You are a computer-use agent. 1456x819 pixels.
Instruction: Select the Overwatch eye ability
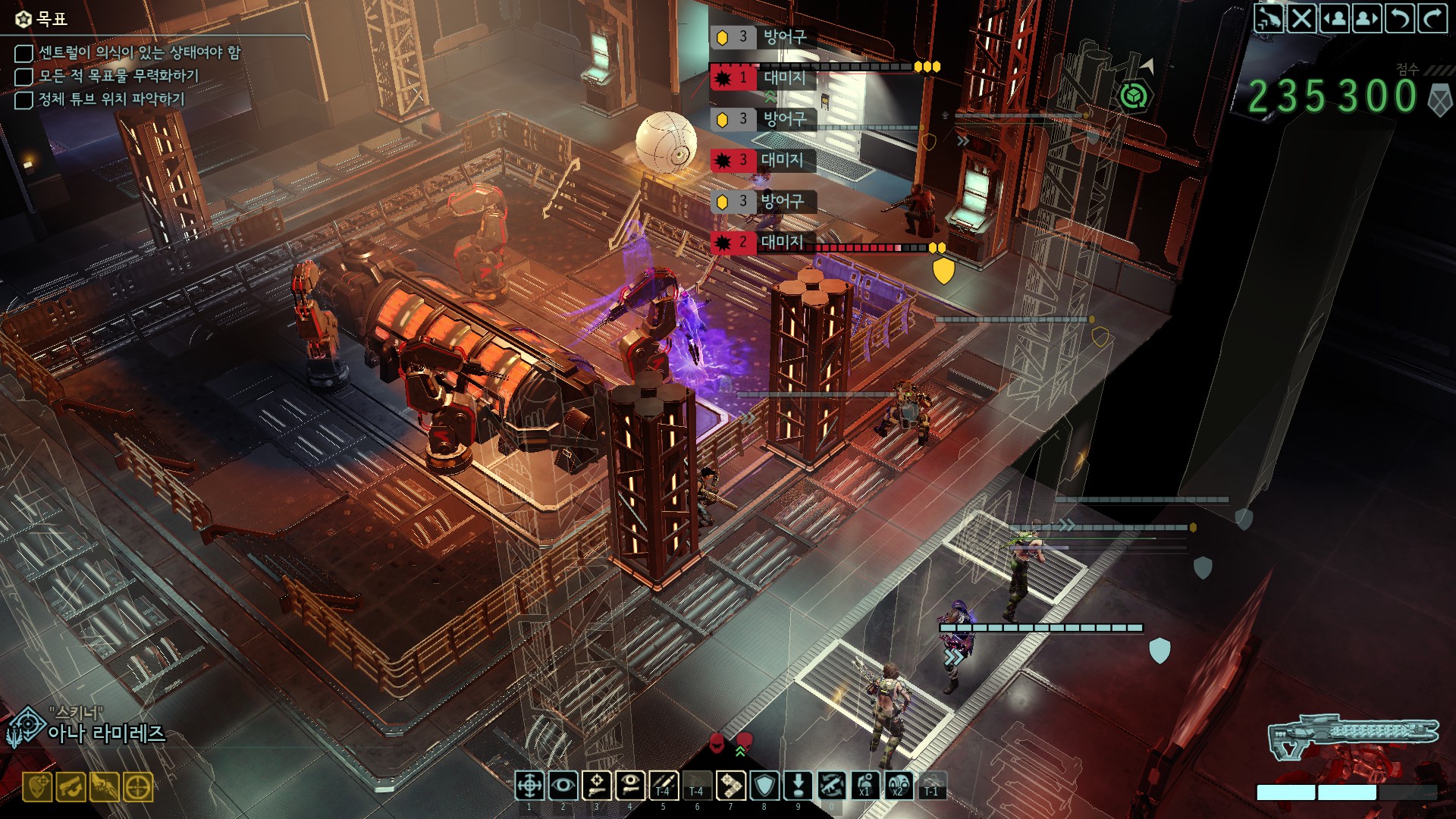pos(563,786)
